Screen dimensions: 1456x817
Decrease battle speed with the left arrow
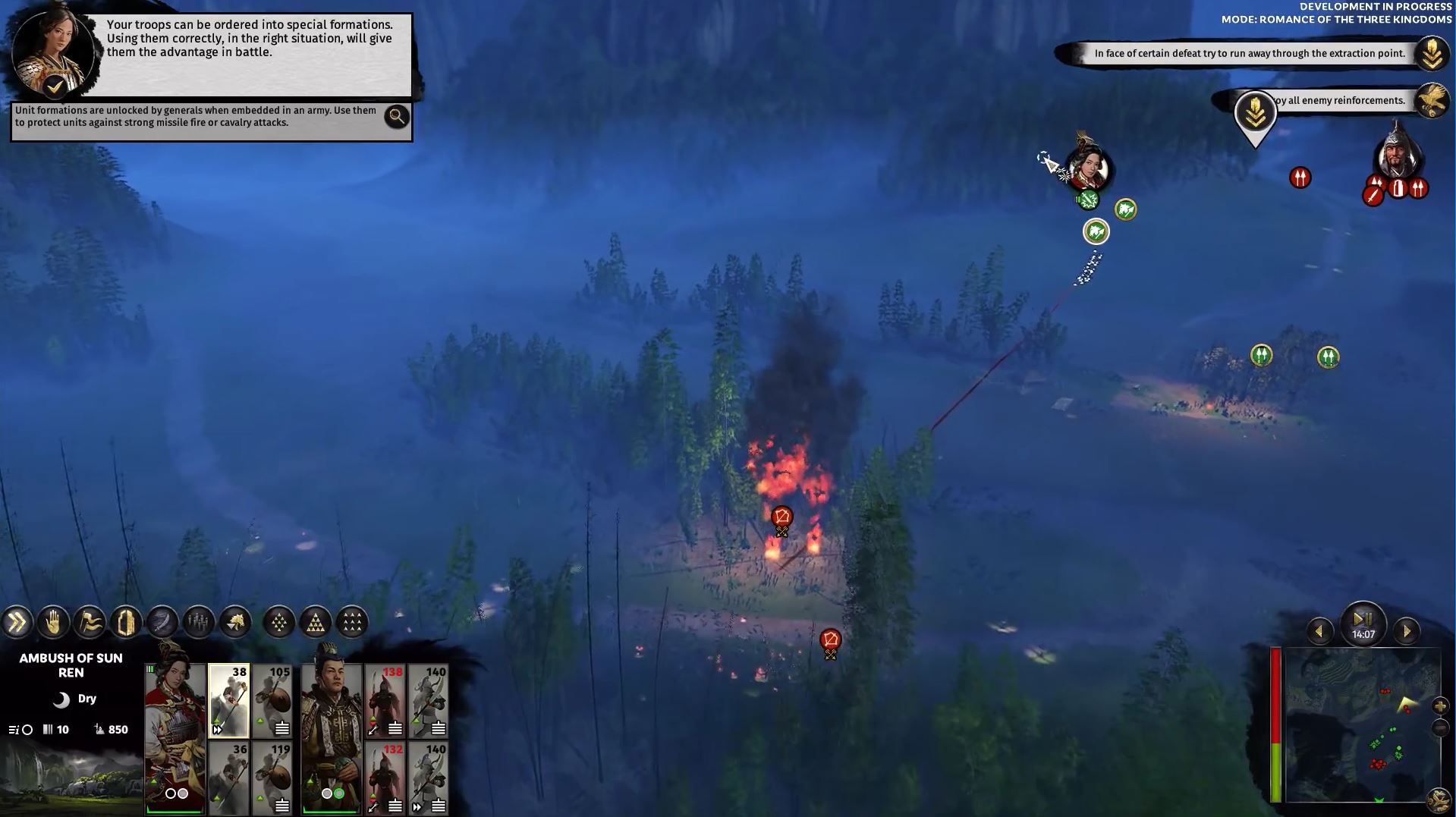point(1319,631)
